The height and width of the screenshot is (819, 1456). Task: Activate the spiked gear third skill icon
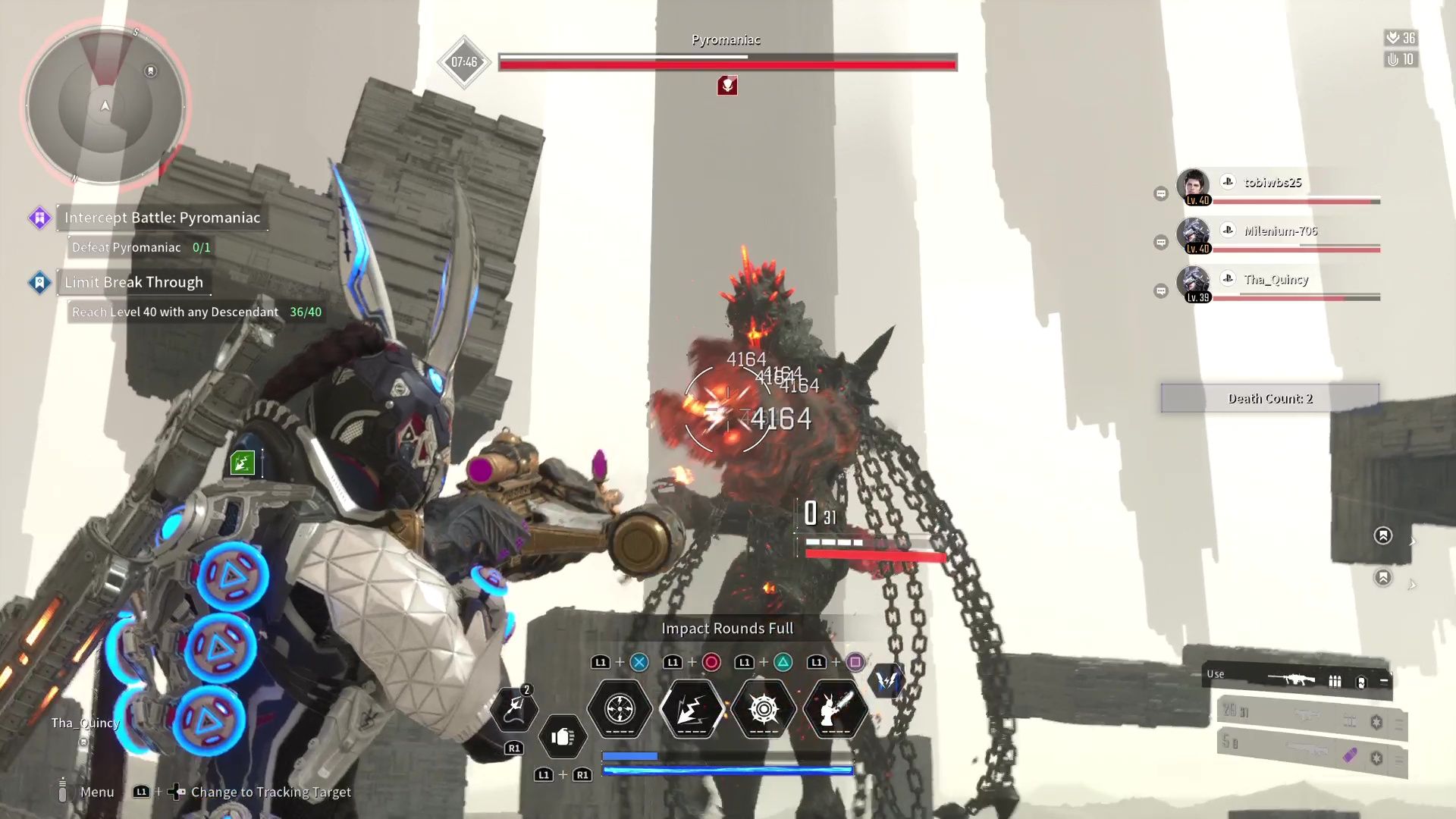[763, 708]
